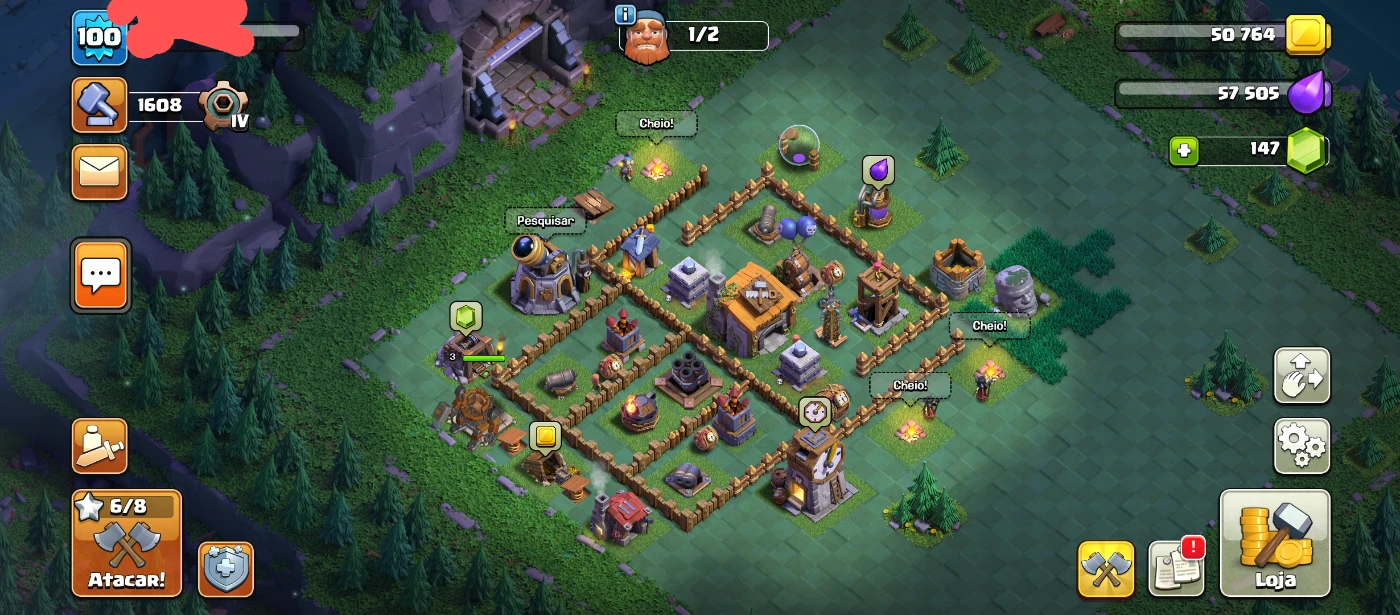Viewport: 1400px width, 615px height.
Task: Toggle the layout editor hand button
Action: click(x=1301, y=375)
